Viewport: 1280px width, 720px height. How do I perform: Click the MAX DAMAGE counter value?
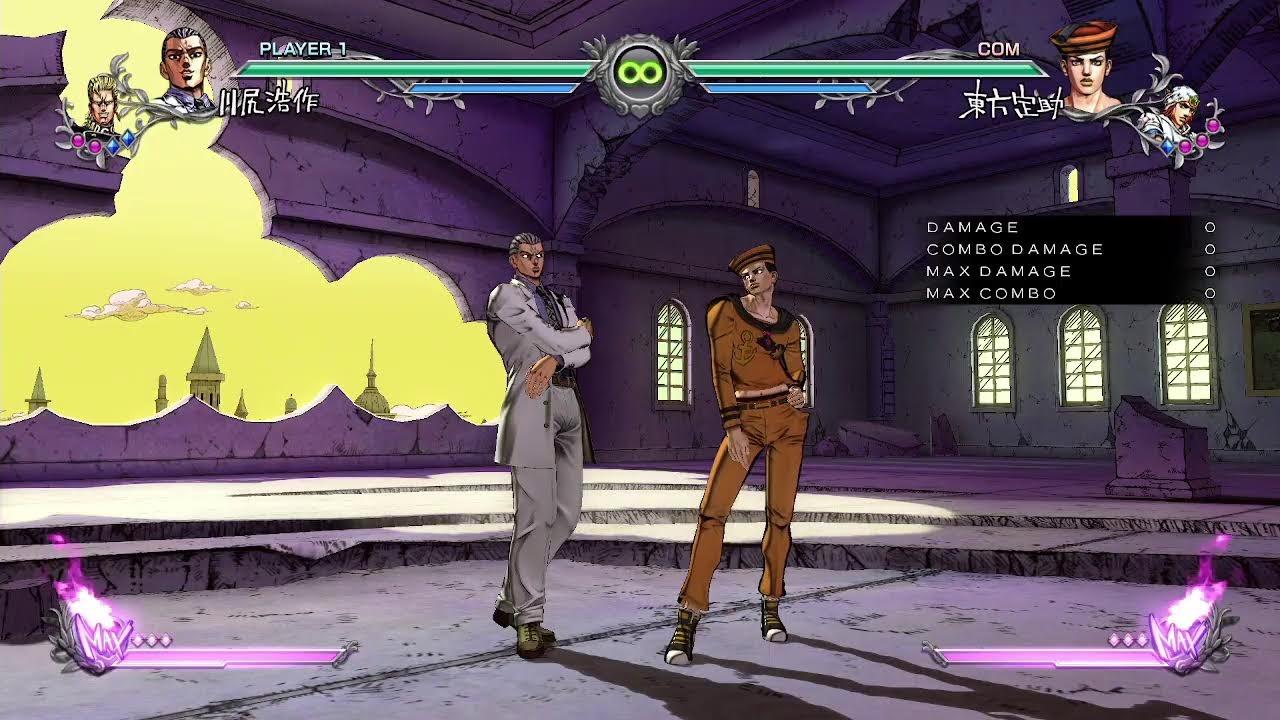(1208, 270)
